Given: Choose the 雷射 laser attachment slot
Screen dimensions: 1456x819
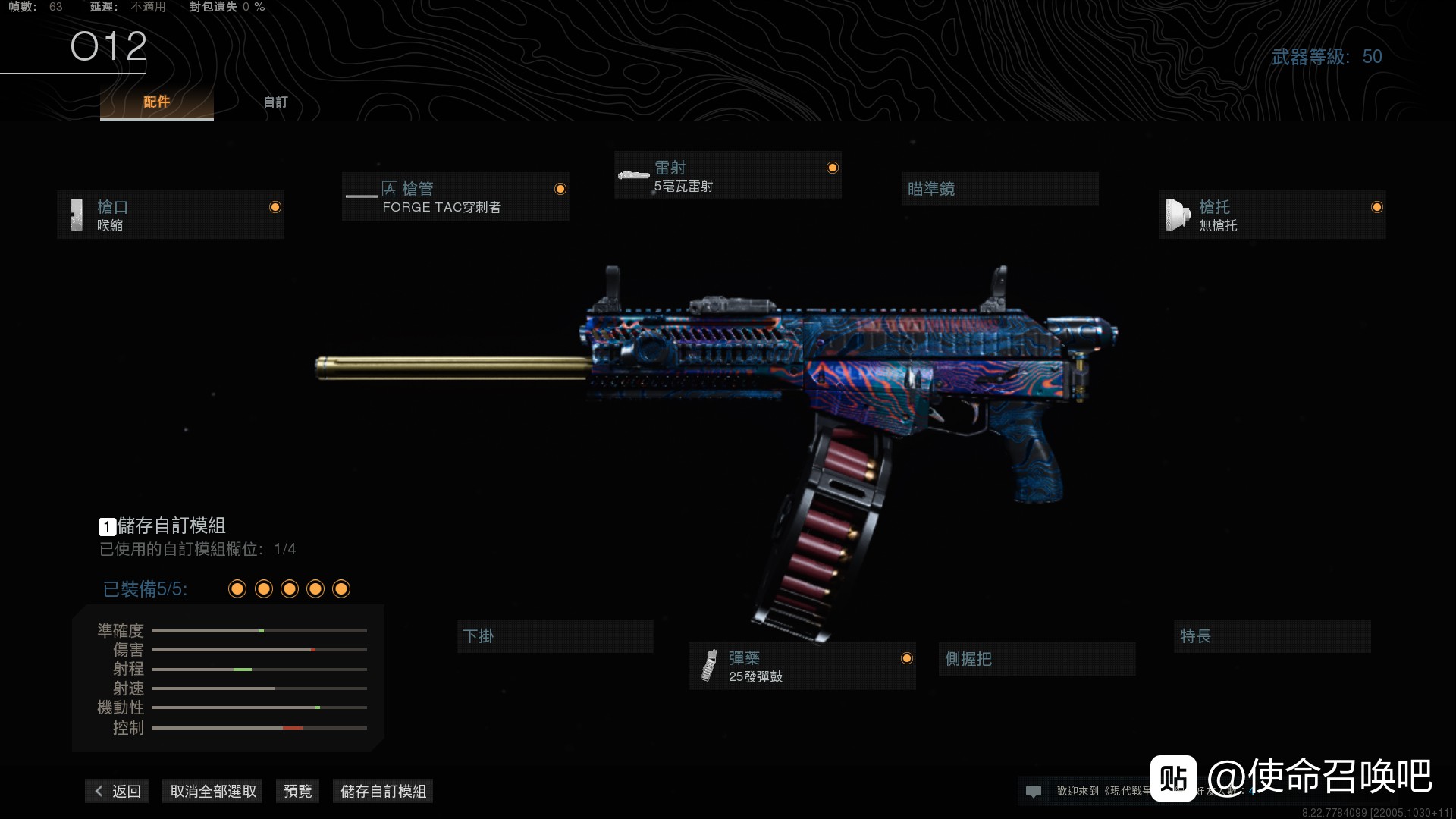Looking at the screenshot, I should 727,176.
